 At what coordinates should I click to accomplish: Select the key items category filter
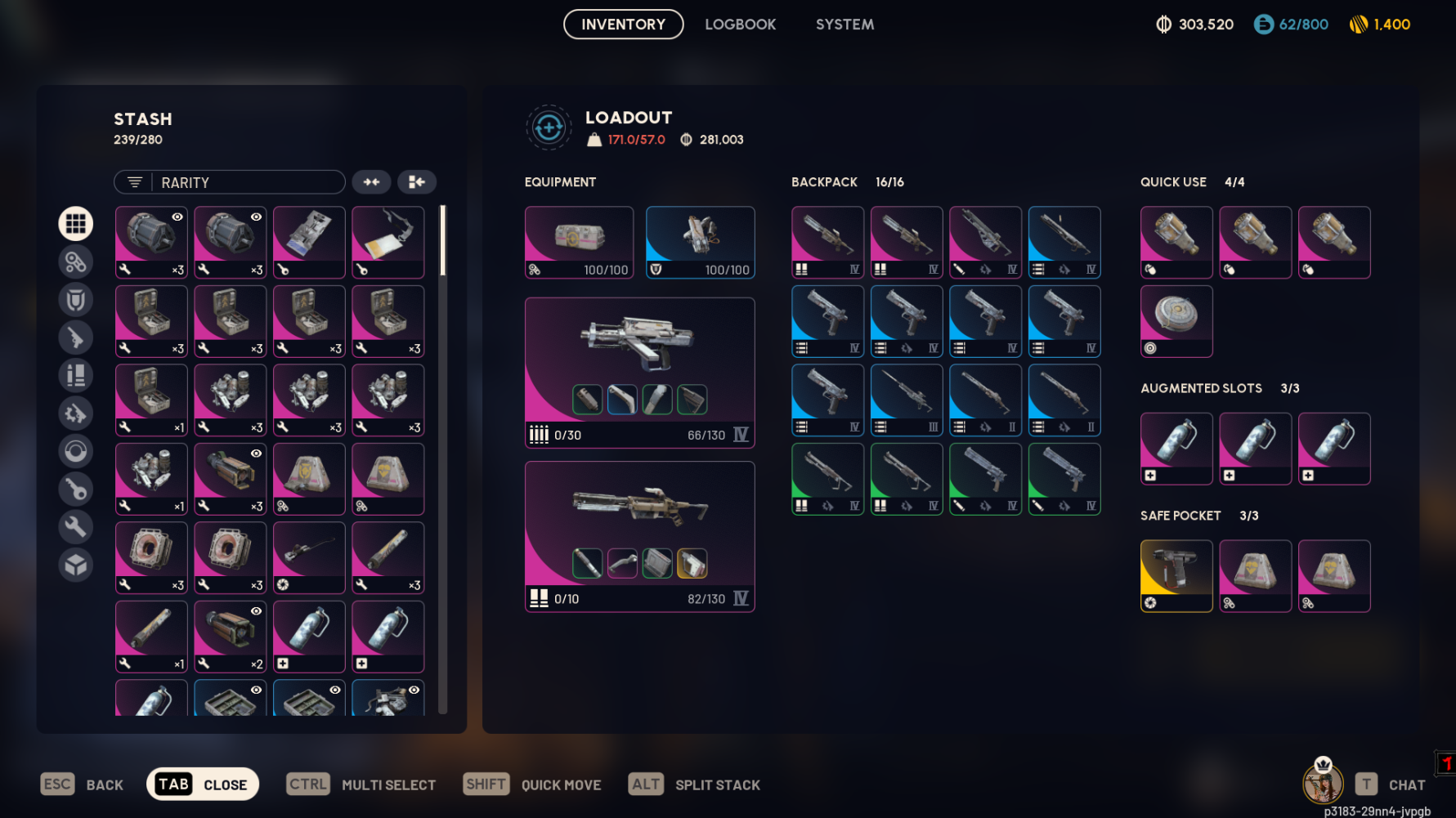coord(75,488)
